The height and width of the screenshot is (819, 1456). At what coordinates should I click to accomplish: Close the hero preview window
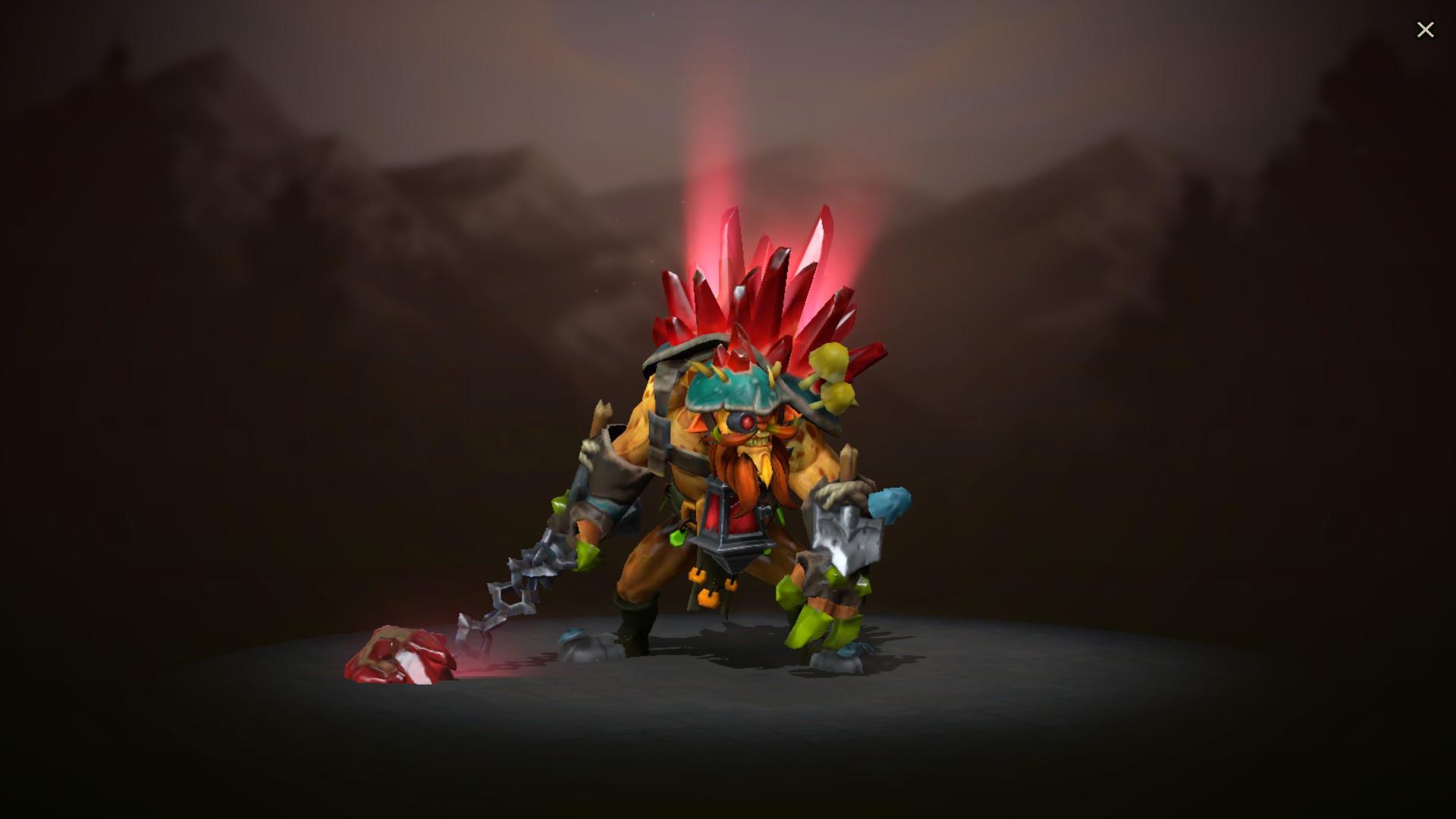click(1426, 30)
